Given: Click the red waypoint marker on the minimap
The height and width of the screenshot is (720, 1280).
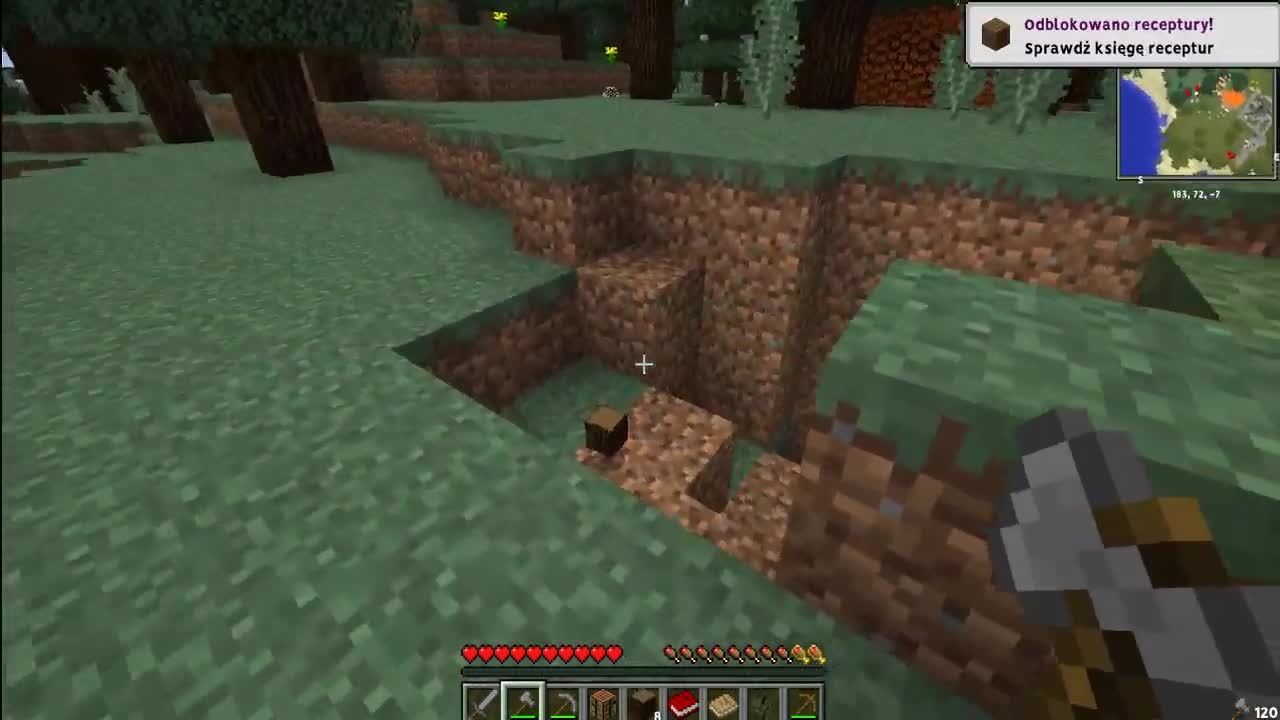Looking at the screenshot, I should [1230, 155].
